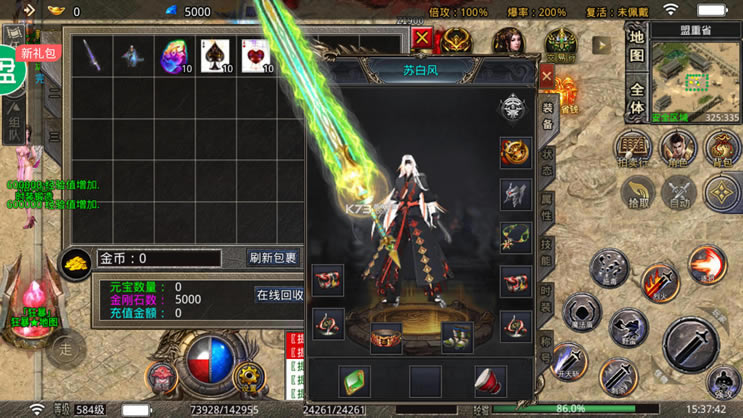Open the 新礼包 new gift pack
Viewport: 743px width, 418px height.
click(x=38, y=53)
